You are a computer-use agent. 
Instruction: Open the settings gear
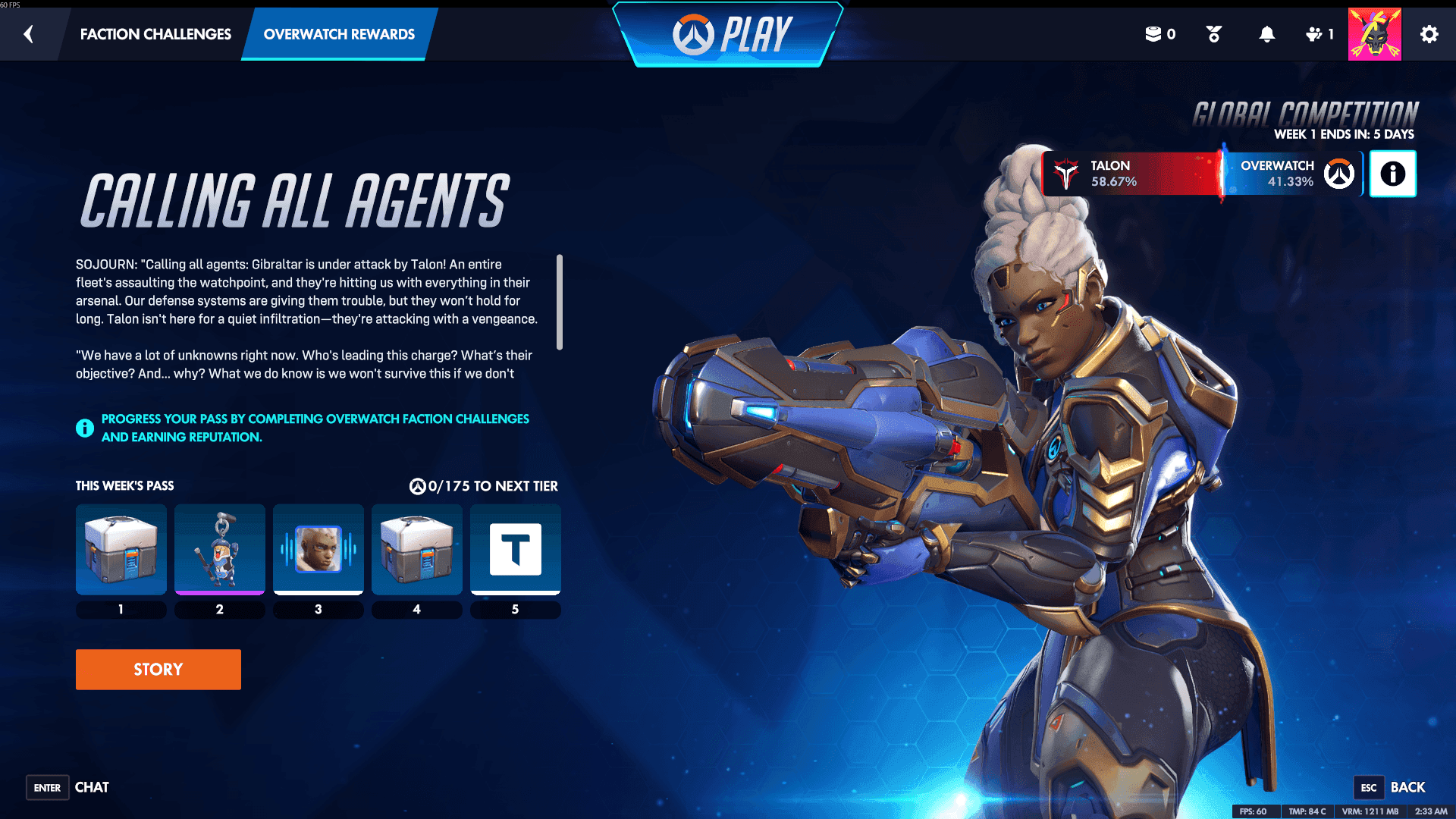pos(1429,34)
